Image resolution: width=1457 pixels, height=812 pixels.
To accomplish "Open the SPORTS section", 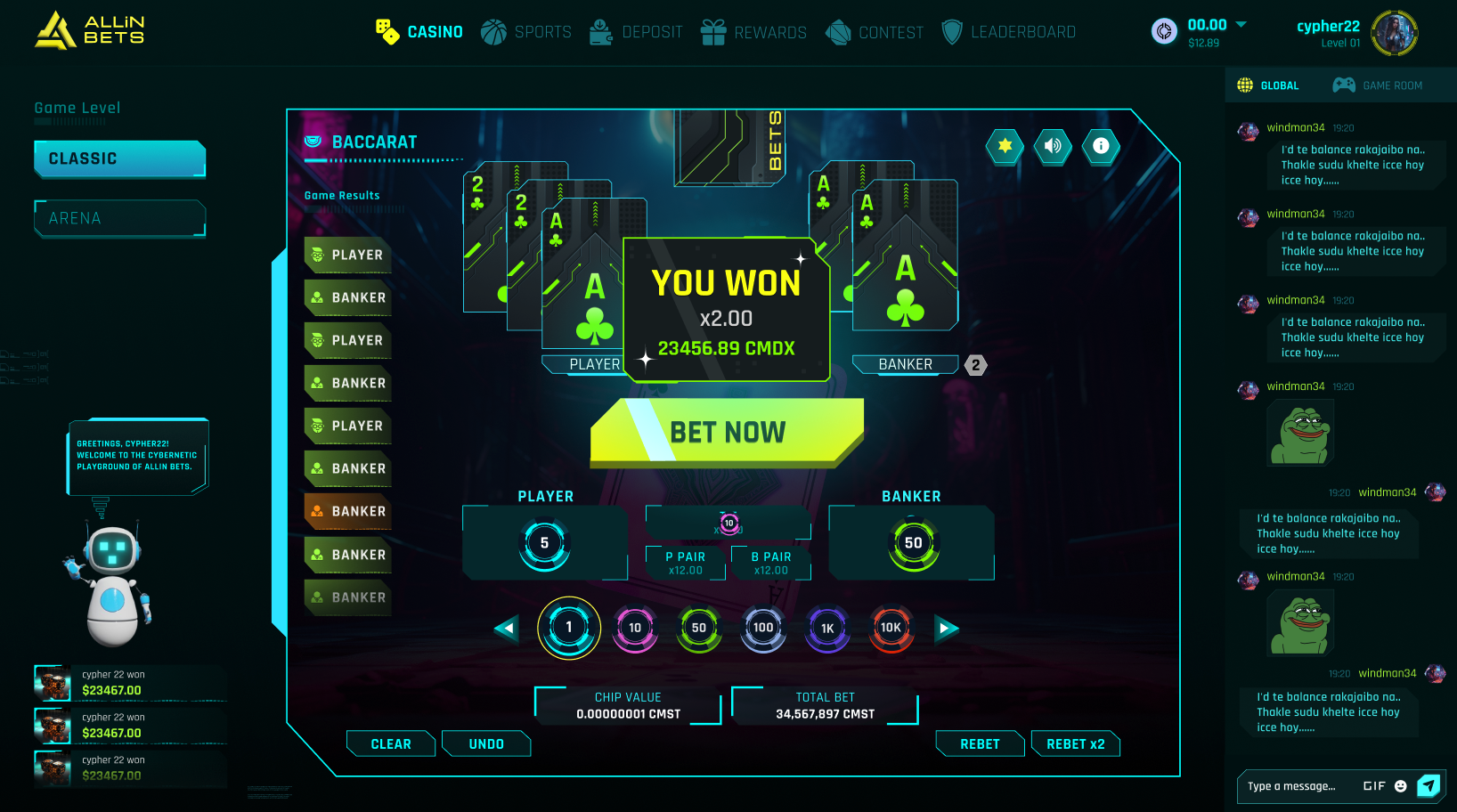I will (x=526, y=32).
